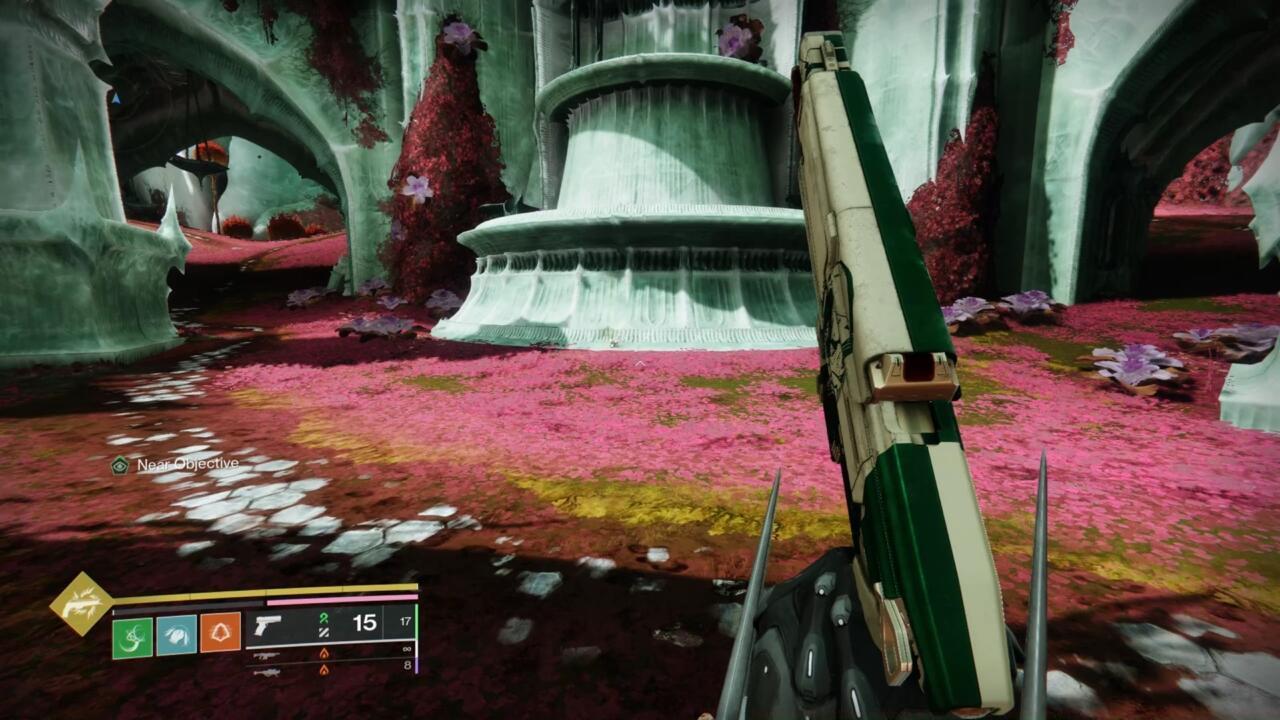Click the secondary weapon silhouette icon
This screenshot has height=720, width=1280.
tap(267, 656)
